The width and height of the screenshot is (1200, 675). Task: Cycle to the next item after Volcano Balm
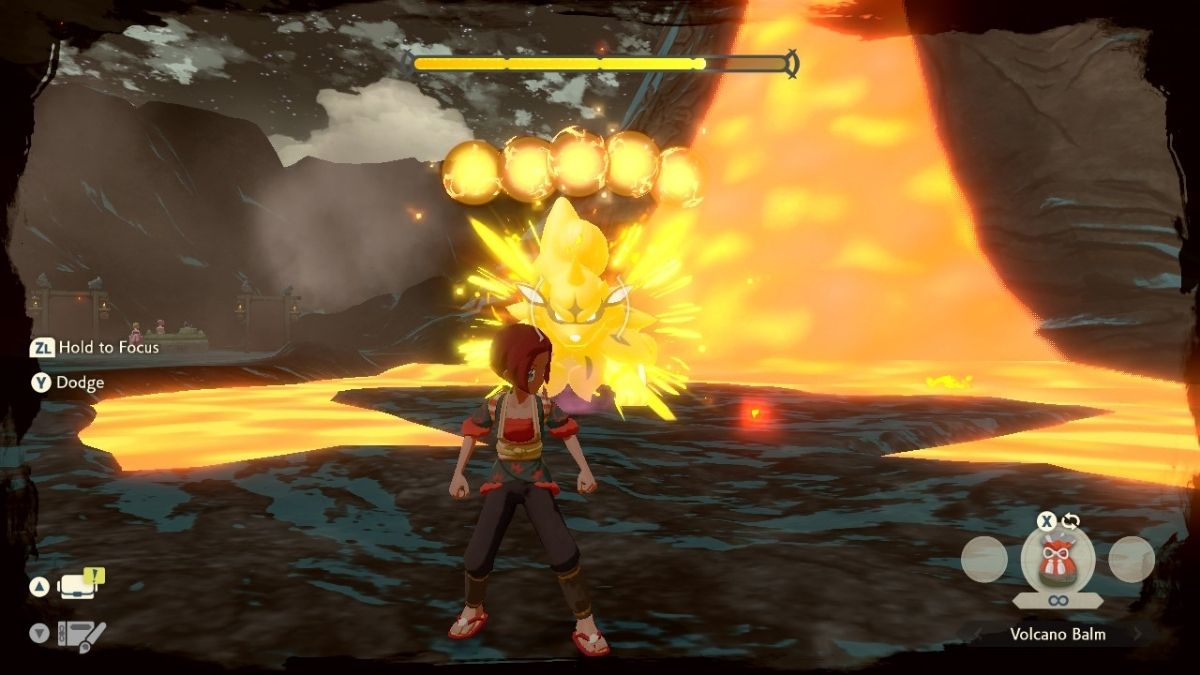click(x=1131, y=559)
